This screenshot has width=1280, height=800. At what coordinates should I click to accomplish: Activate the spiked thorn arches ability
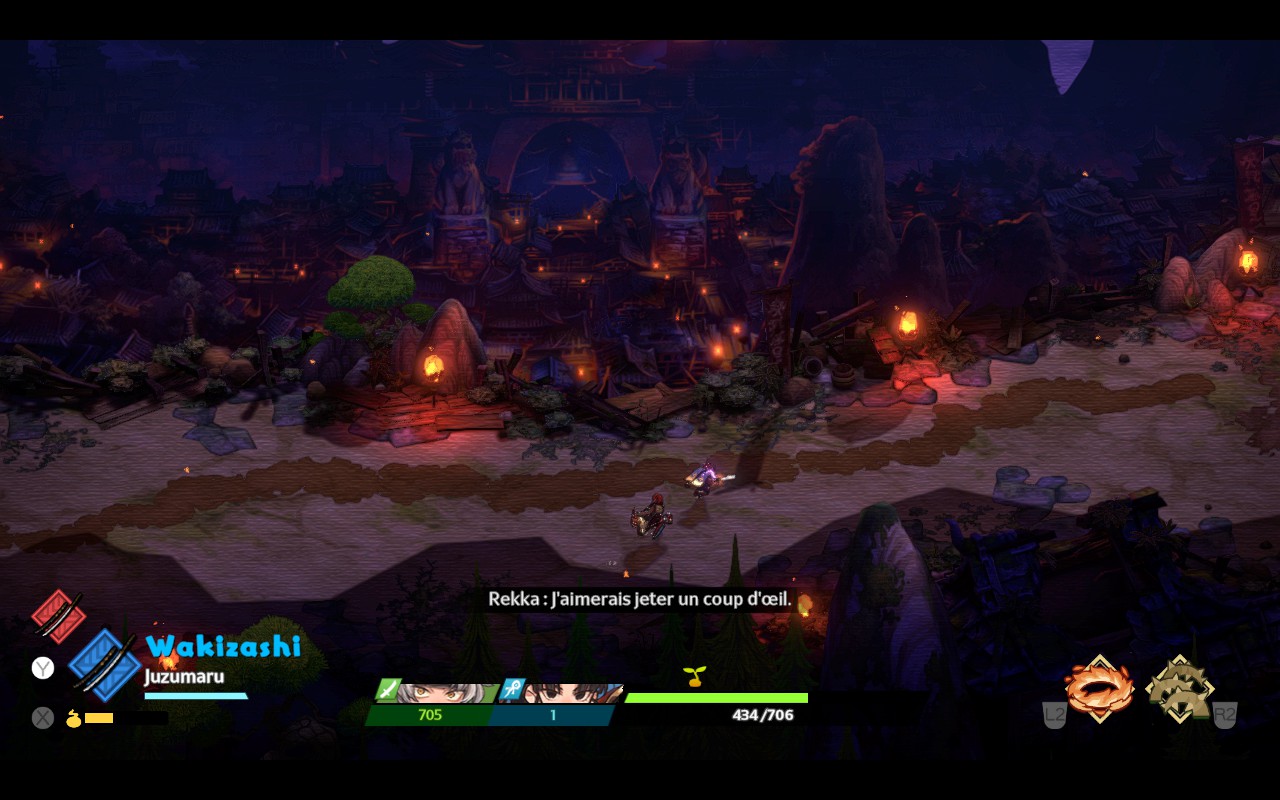pyautogui.click(x=1180, y=688)
